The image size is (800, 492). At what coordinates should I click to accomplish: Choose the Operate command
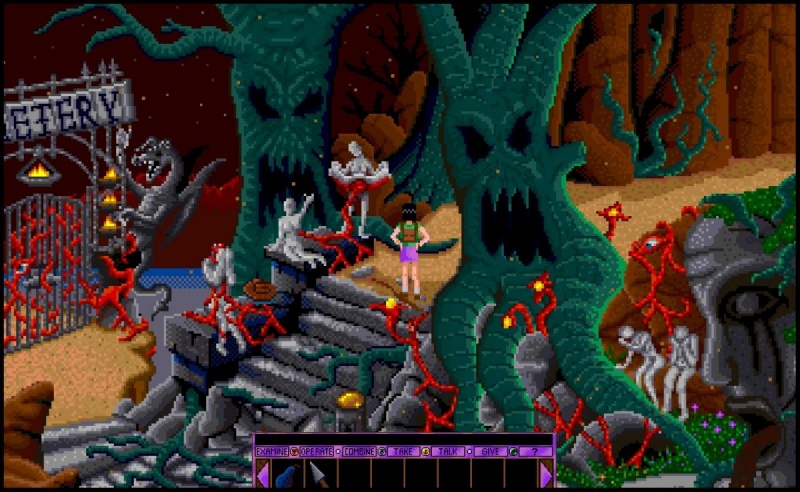click(x=316, y=452)
